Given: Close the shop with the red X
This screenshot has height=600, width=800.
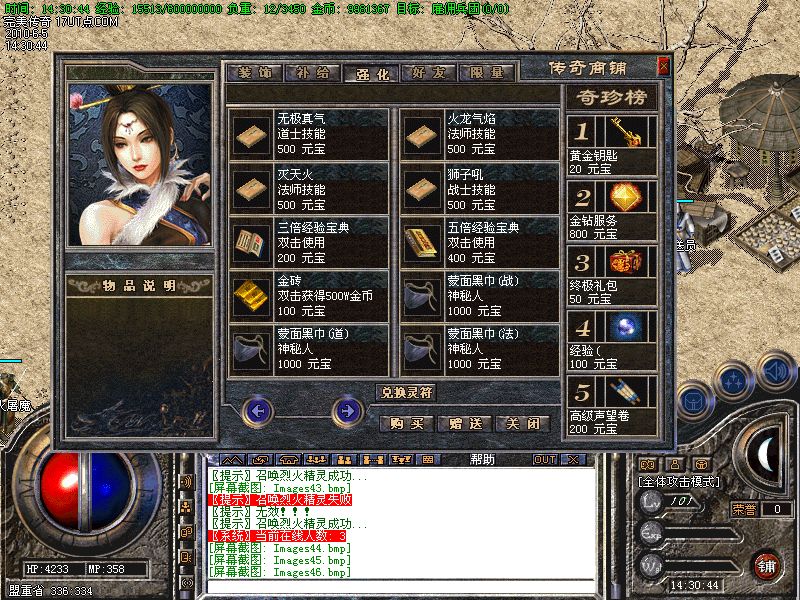Looking at the screenshot, I should [x=663, y=67].
